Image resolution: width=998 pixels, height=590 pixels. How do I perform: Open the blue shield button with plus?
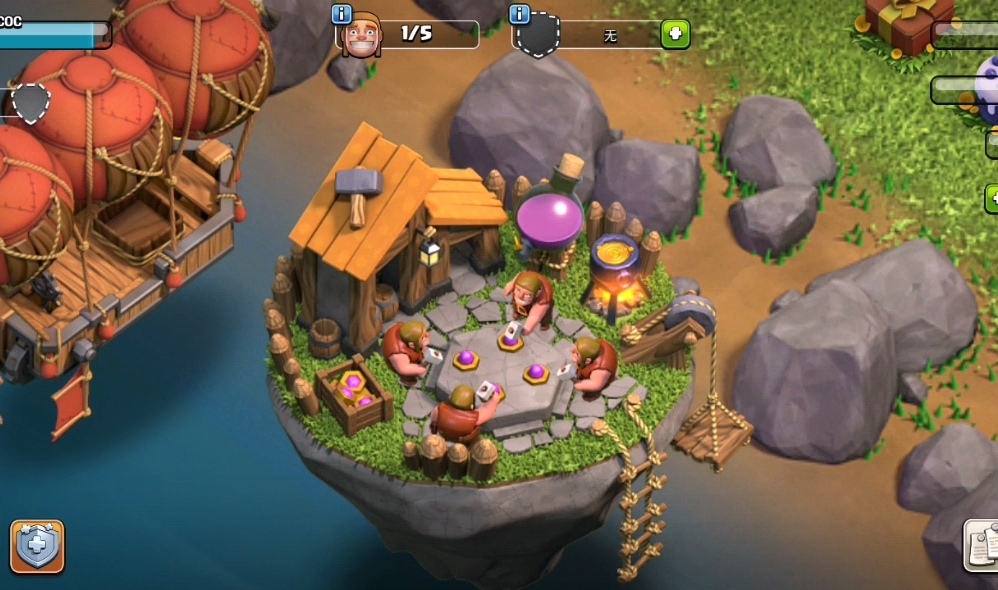38,546
